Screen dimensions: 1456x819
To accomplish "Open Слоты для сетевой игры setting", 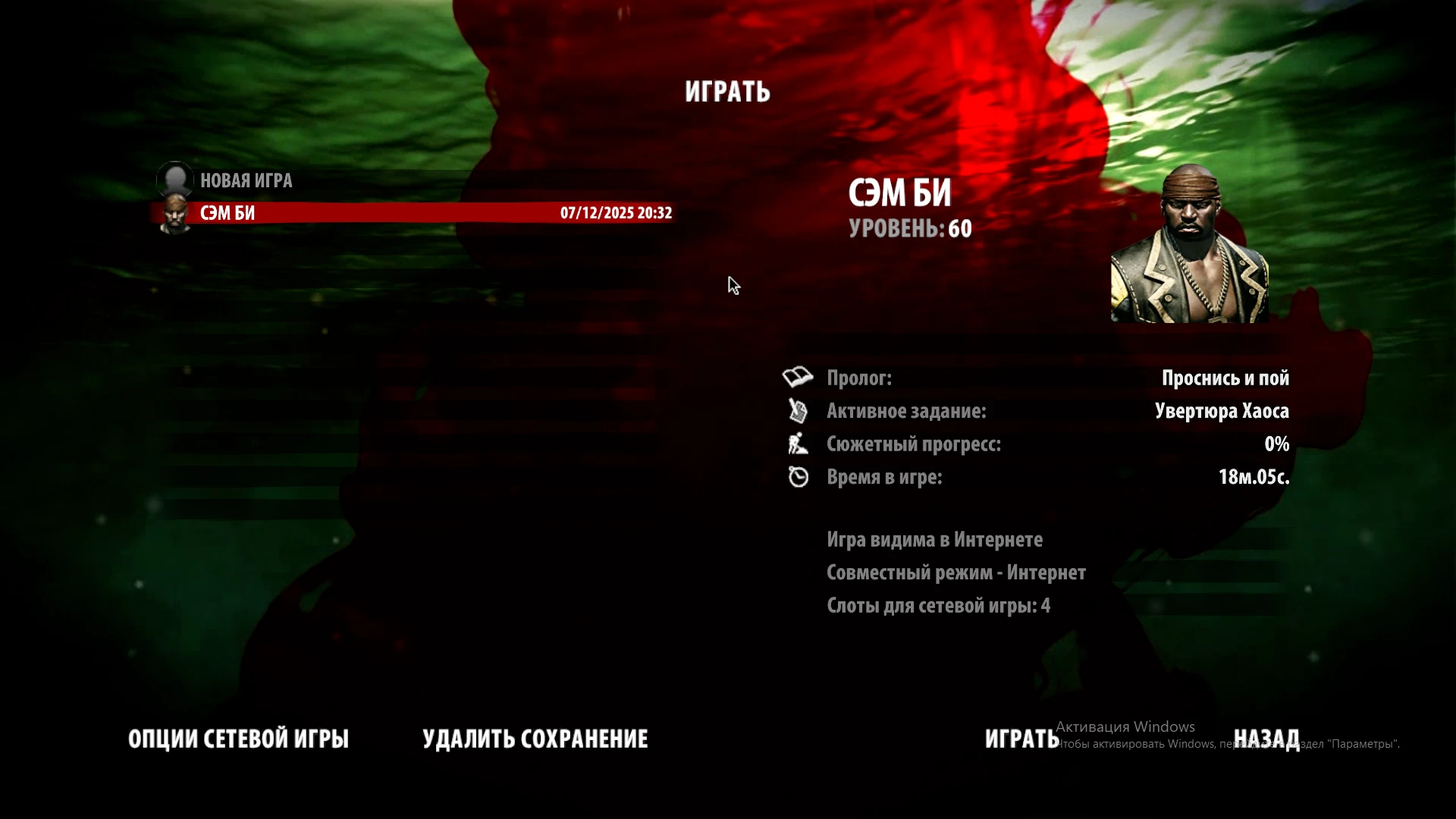I will point(938,606).
